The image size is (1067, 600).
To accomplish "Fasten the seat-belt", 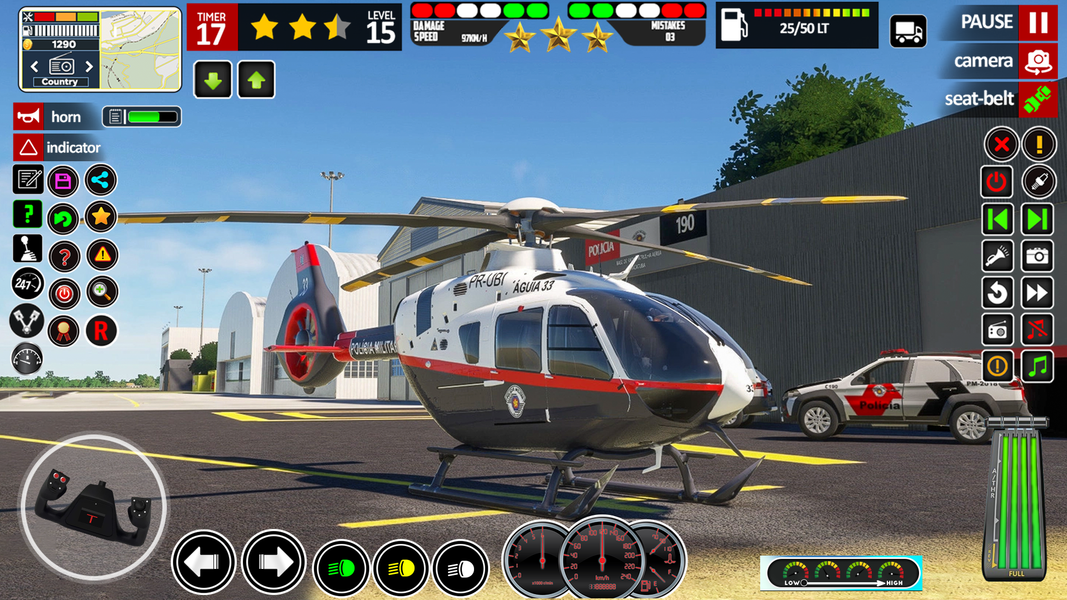I will click(1038, 99).
